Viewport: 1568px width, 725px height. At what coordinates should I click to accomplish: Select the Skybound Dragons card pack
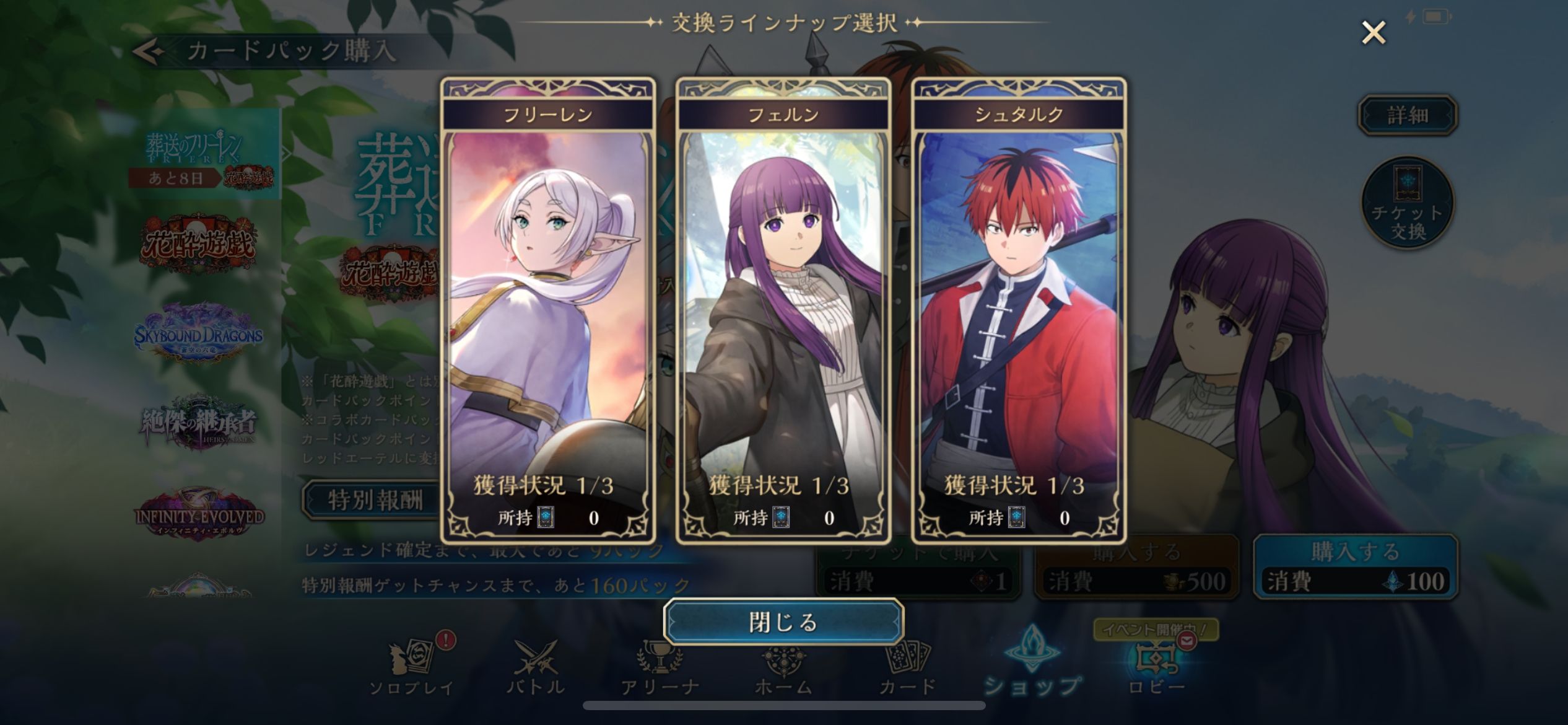coord(198,335)
